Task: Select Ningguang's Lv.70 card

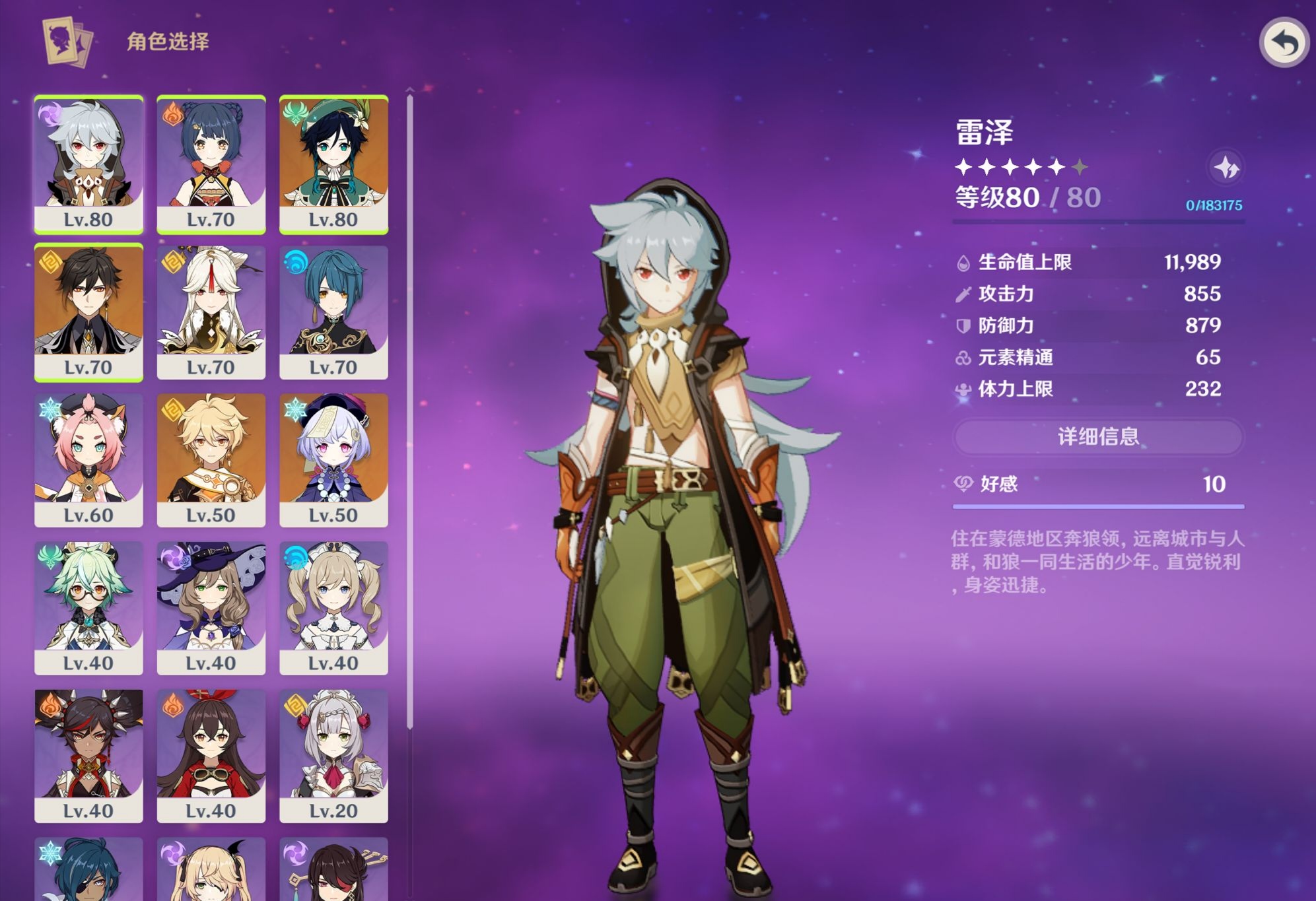Action: pos(211,312)
